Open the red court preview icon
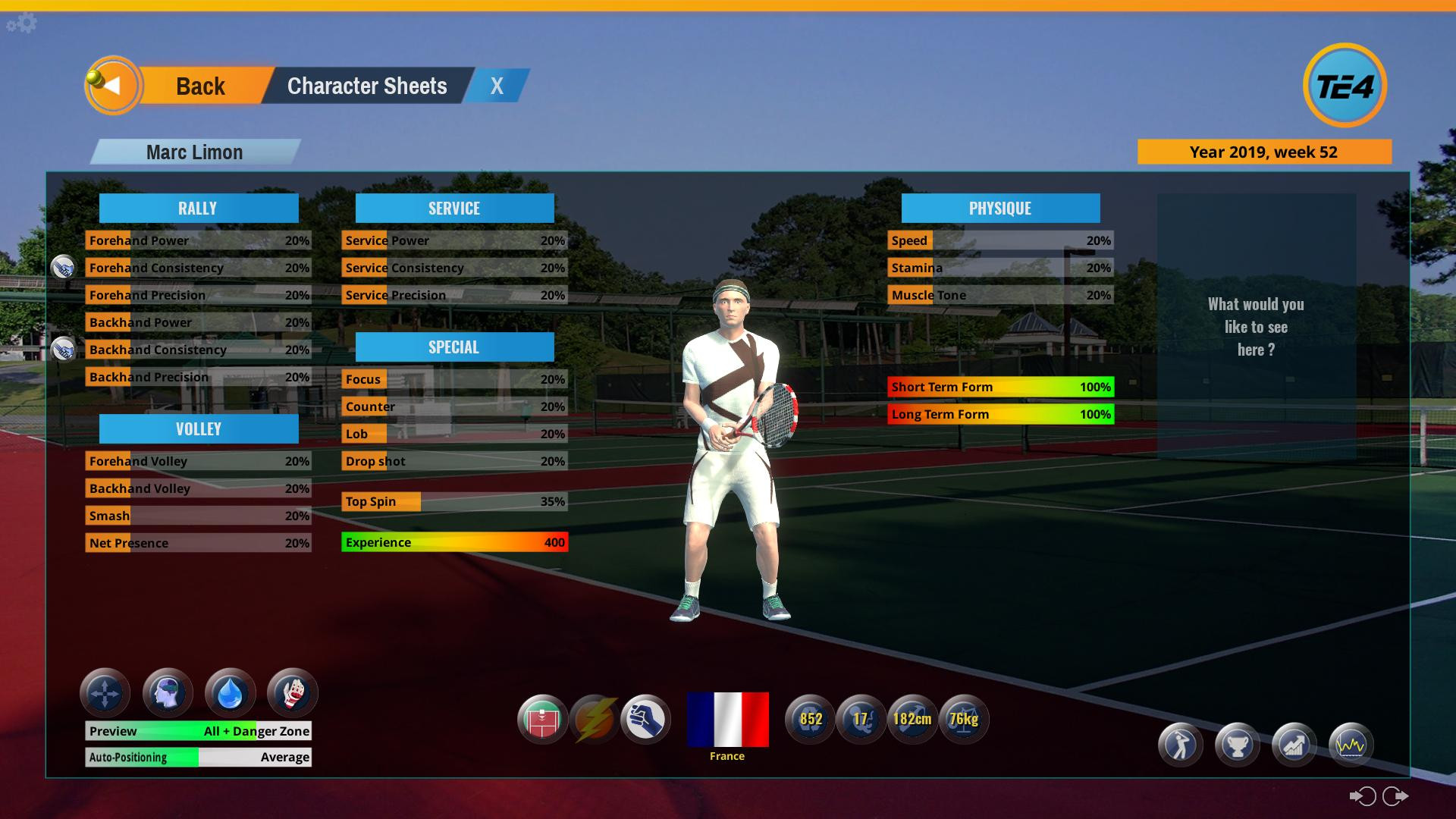 click(x=543, y=720)
